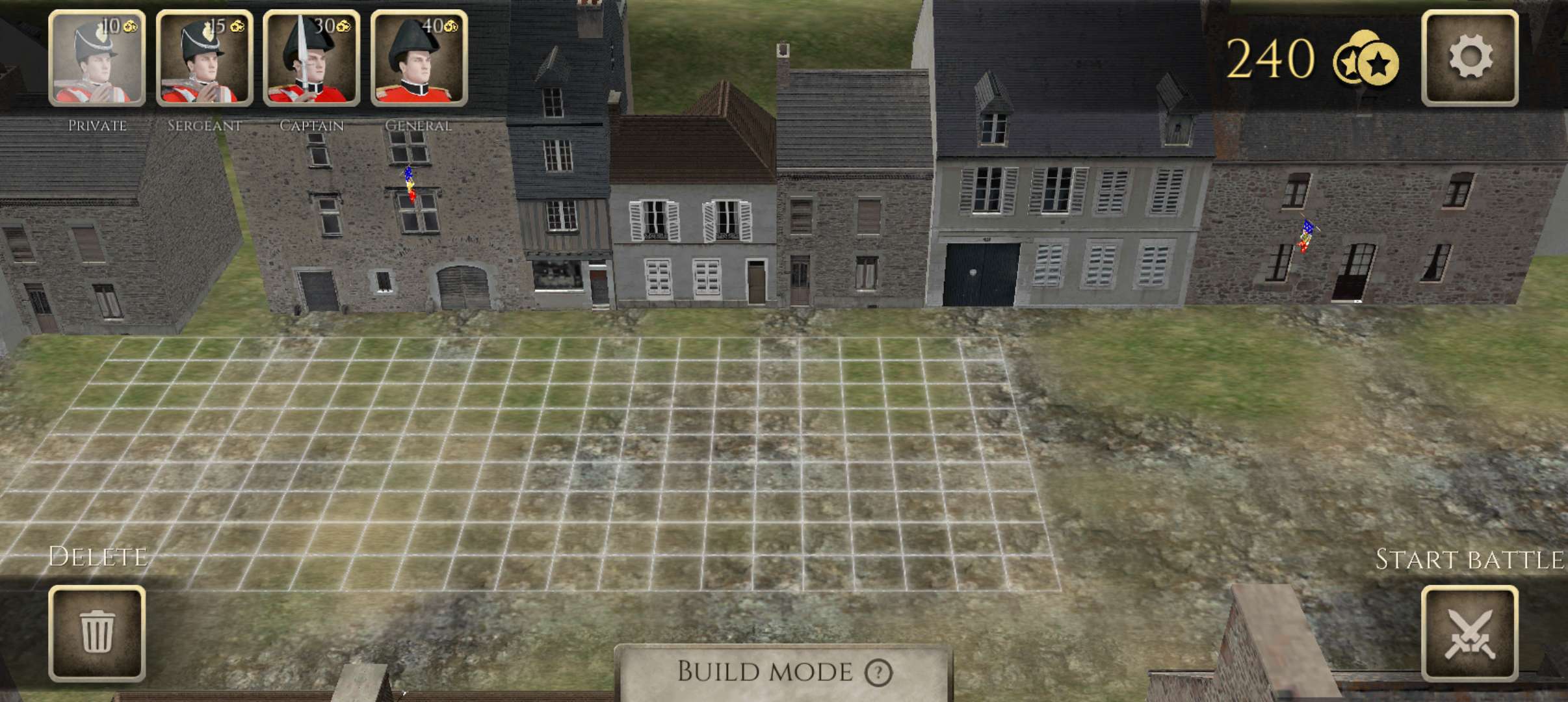
Task: Open settings with the gear button
Action: pos(1469,58)
